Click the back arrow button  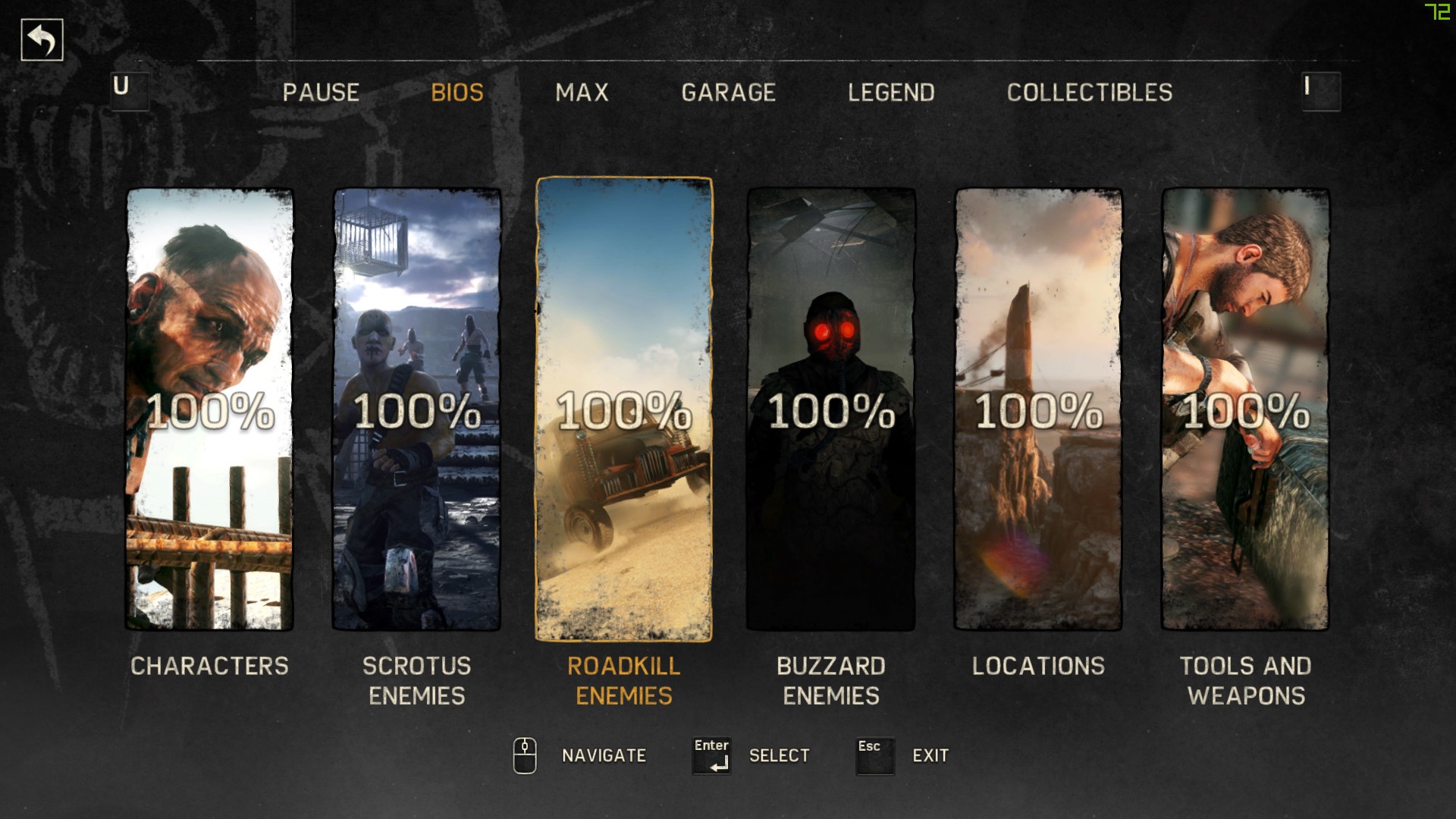pyautogui.click(x=42, y=39)
